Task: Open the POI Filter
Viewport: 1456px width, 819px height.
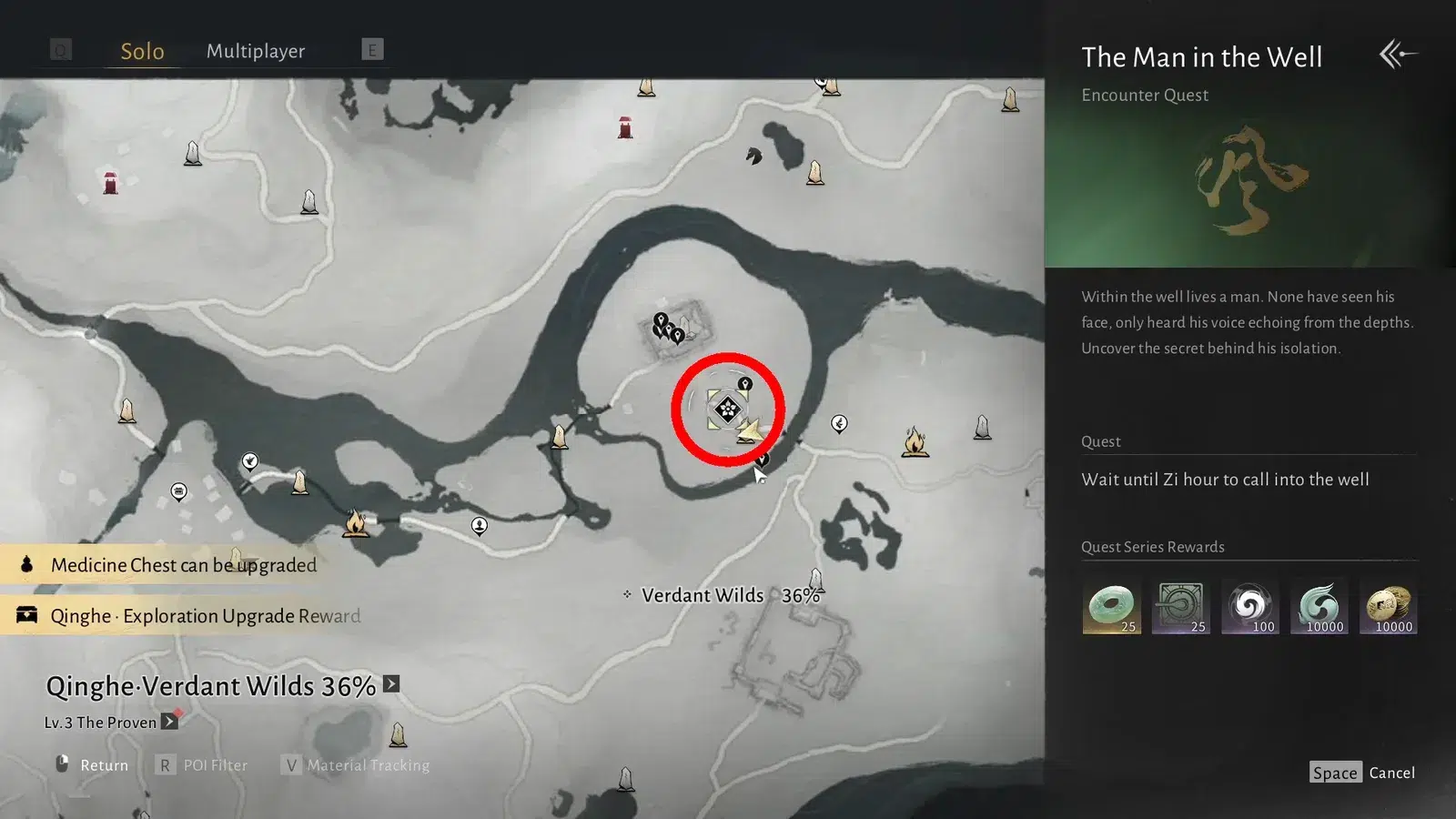Action: pos(203,765)
